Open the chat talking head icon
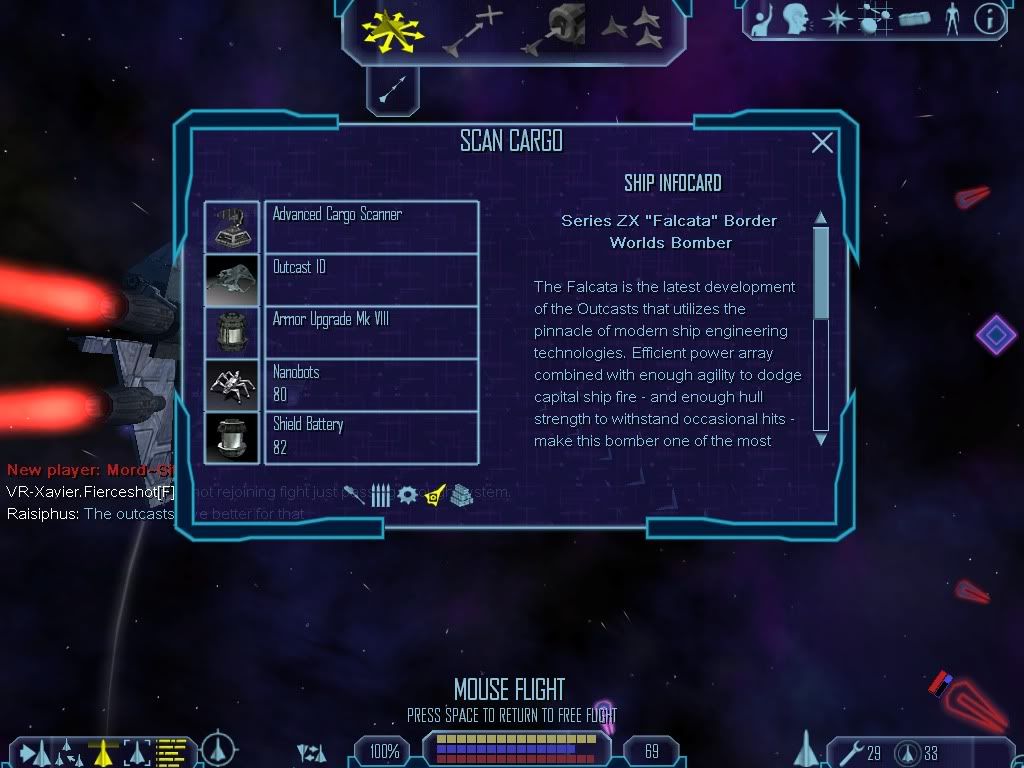Viewport: 1024px width, 768px height. 795,18
